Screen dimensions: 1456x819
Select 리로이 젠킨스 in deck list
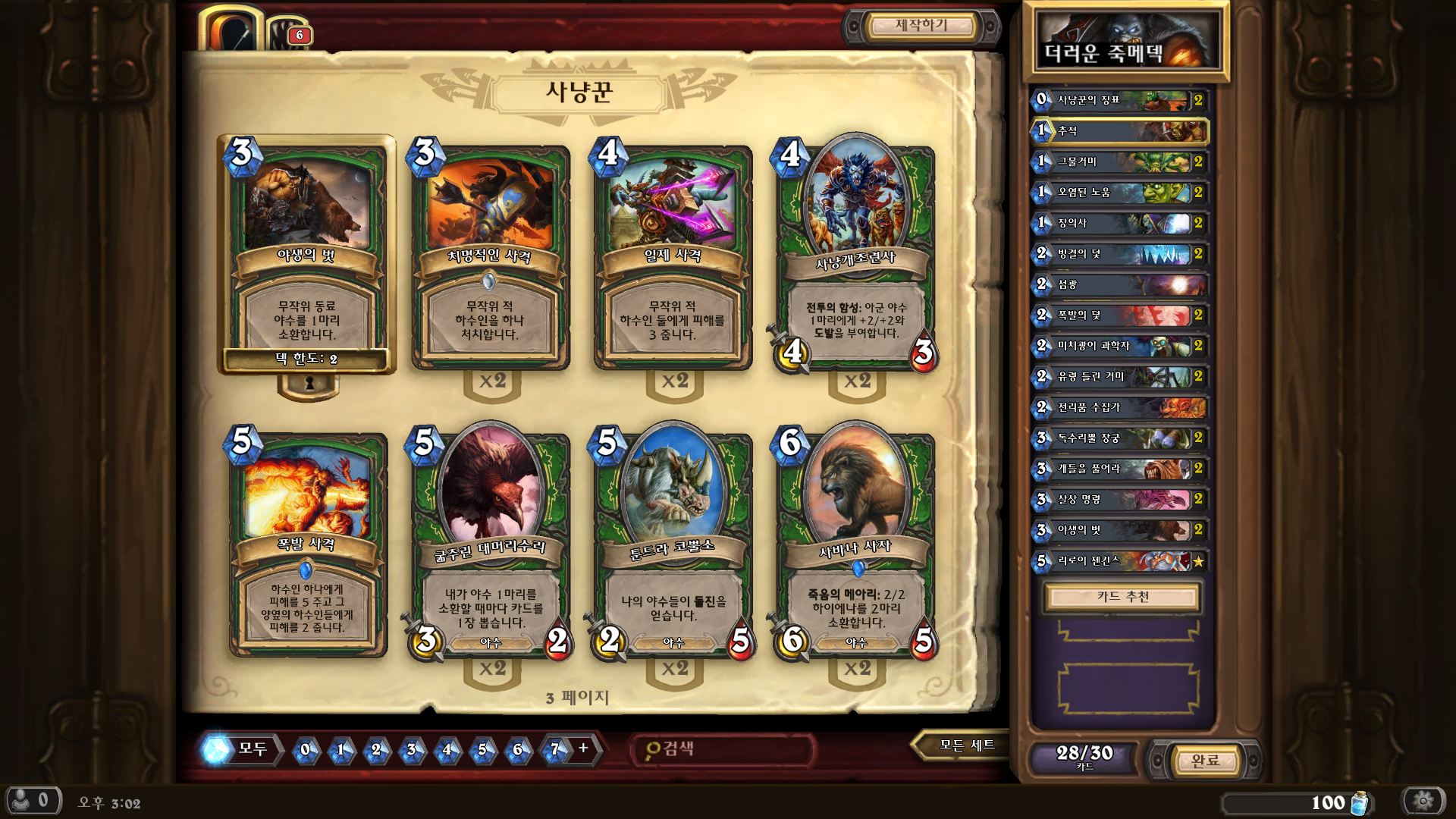pyautogui.click(x=1119, y=561)
